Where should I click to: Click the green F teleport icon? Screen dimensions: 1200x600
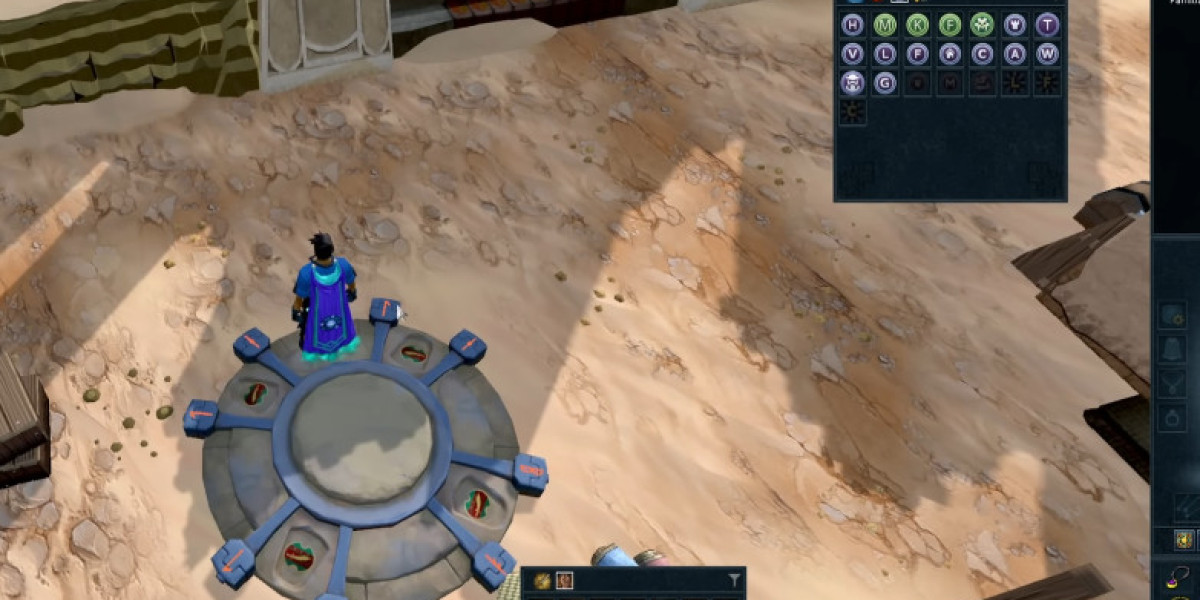[950, 24]
